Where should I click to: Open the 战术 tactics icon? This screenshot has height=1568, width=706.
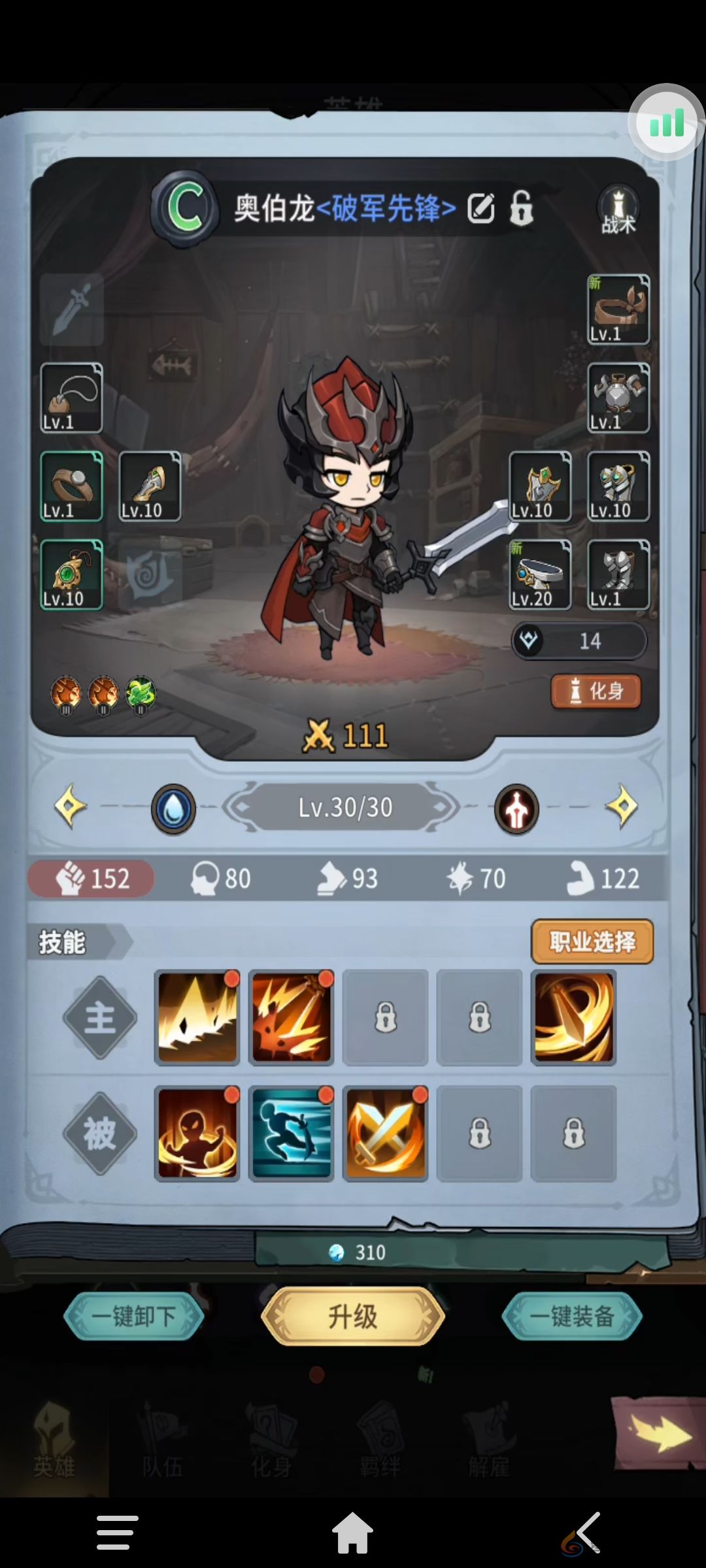618,209
